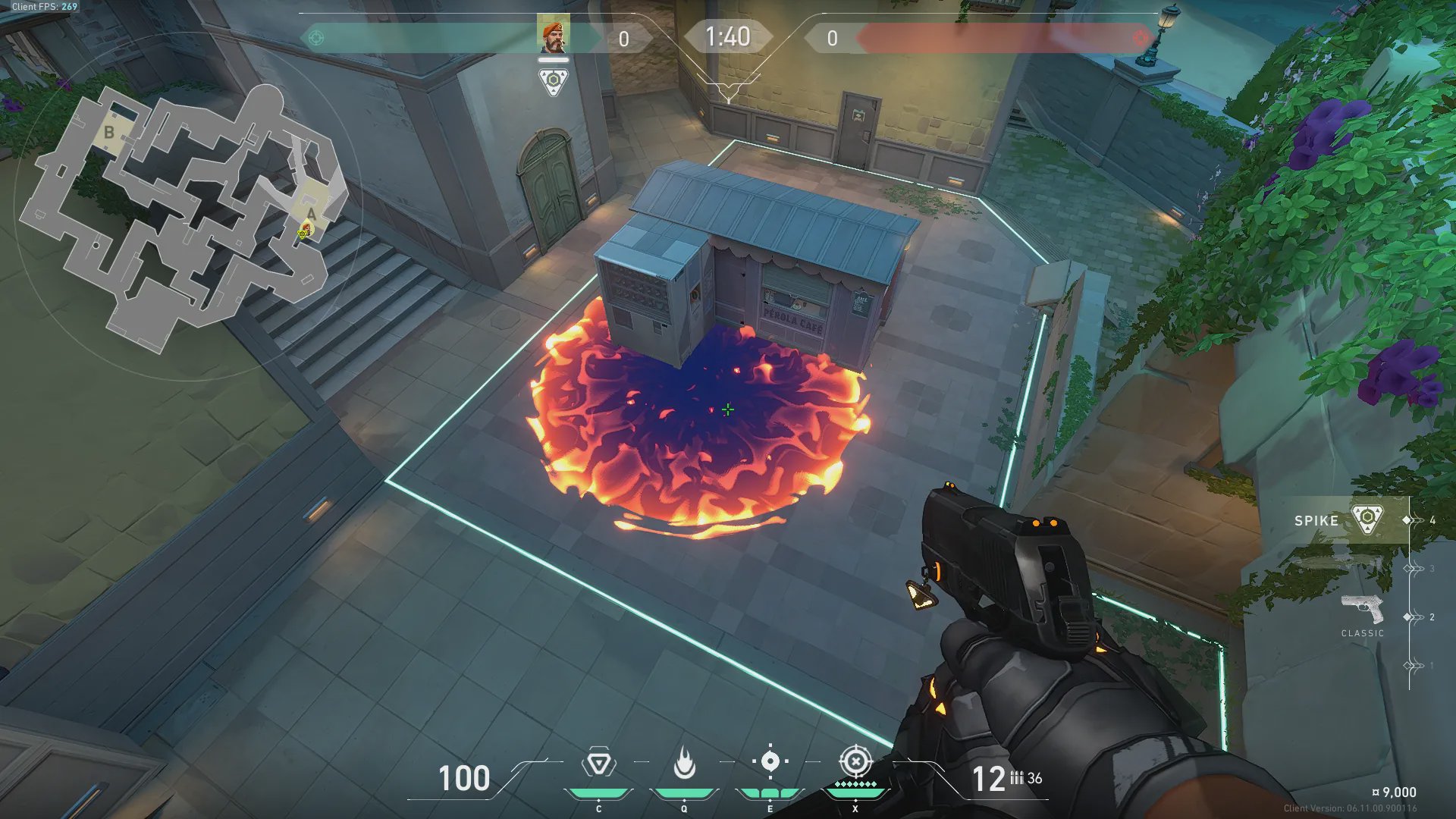The image size is (1456, 819).
Task: Click the B site marker on minimap
Action: [x=109, y=132]
